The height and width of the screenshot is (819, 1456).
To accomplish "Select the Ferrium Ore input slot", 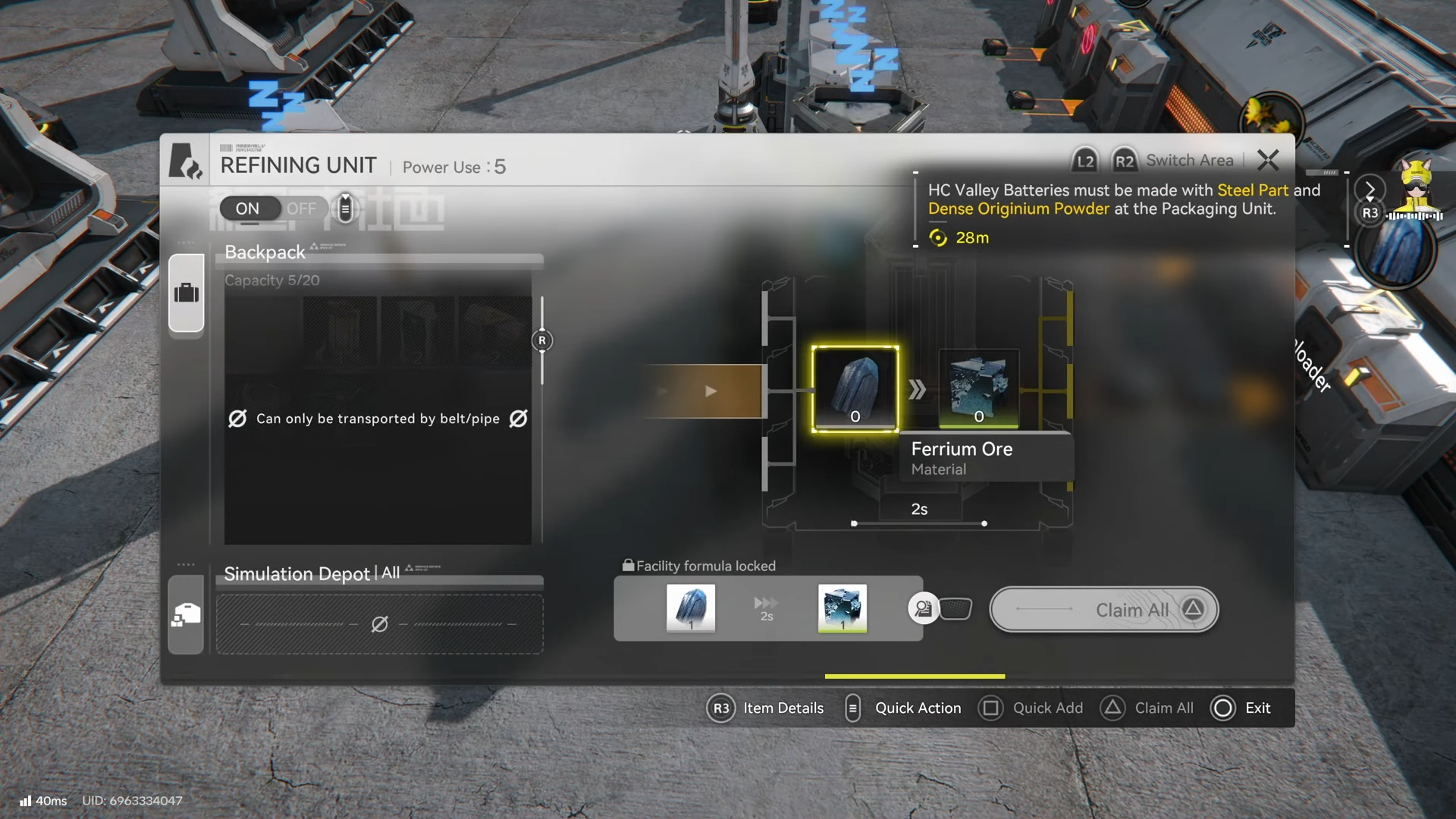I will point(855,389).
